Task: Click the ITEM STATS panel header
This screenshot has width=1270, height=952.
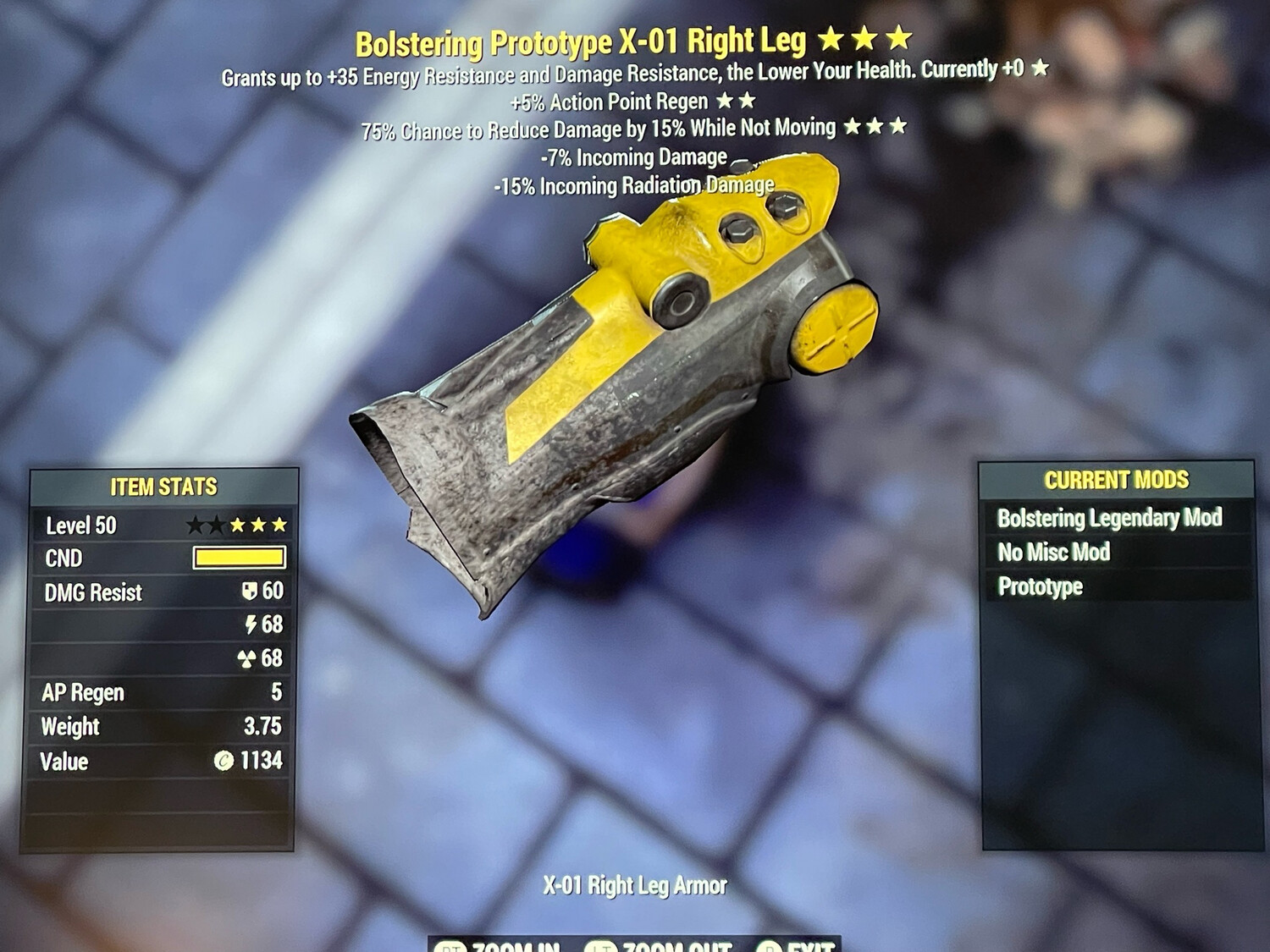Action: 163,487
